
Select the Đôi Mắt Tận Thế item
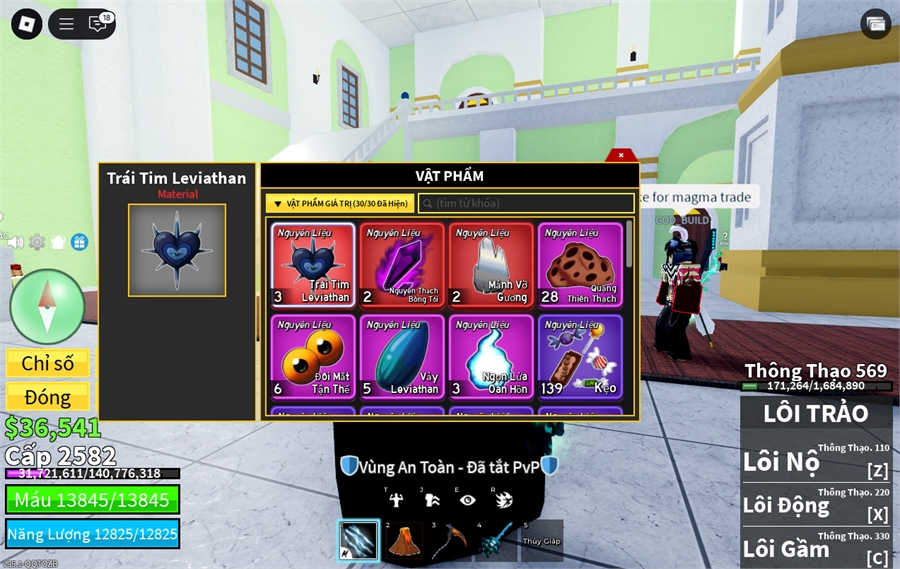313,356
